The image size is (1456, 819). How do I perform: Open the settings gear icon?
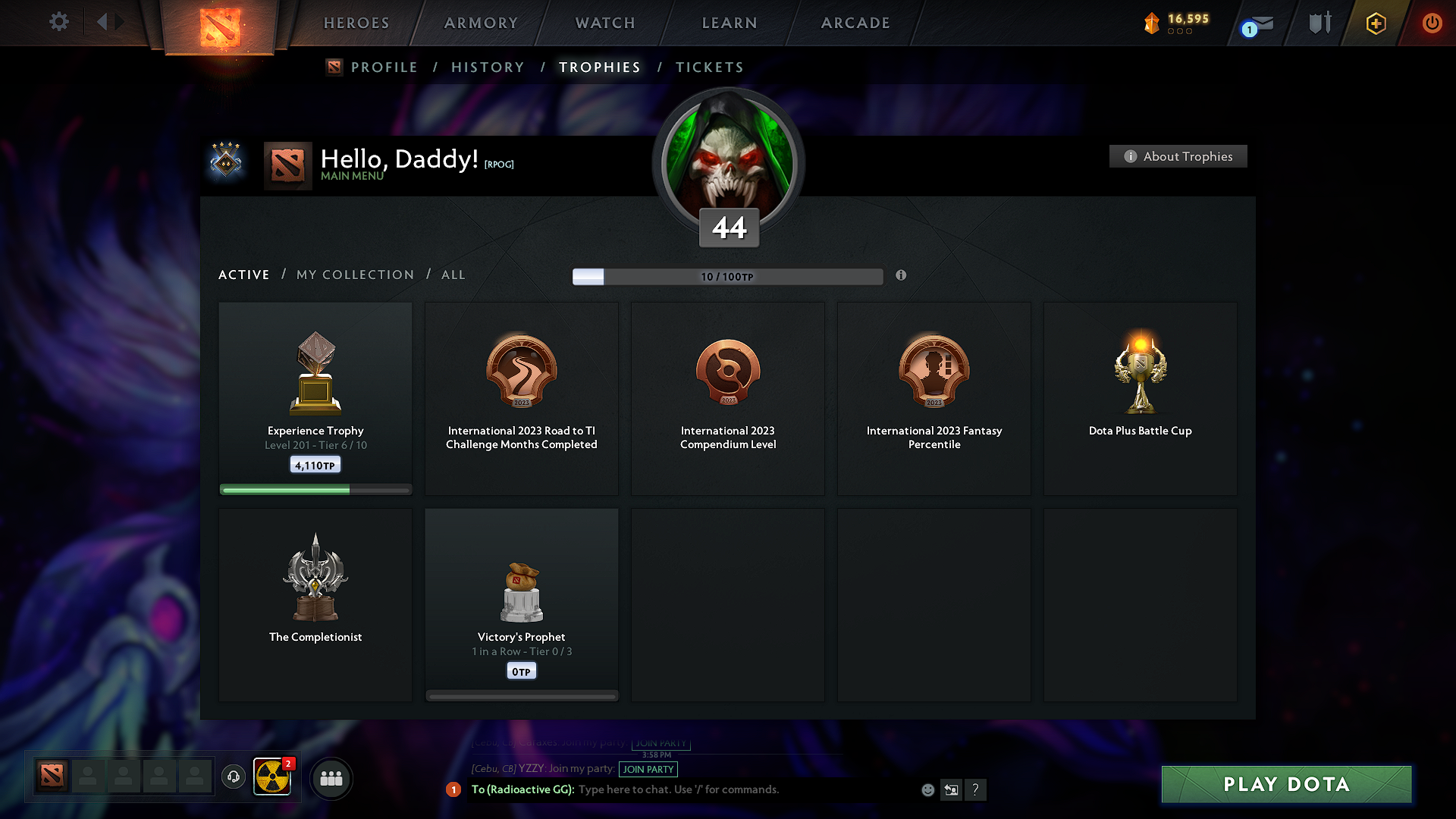58,22
